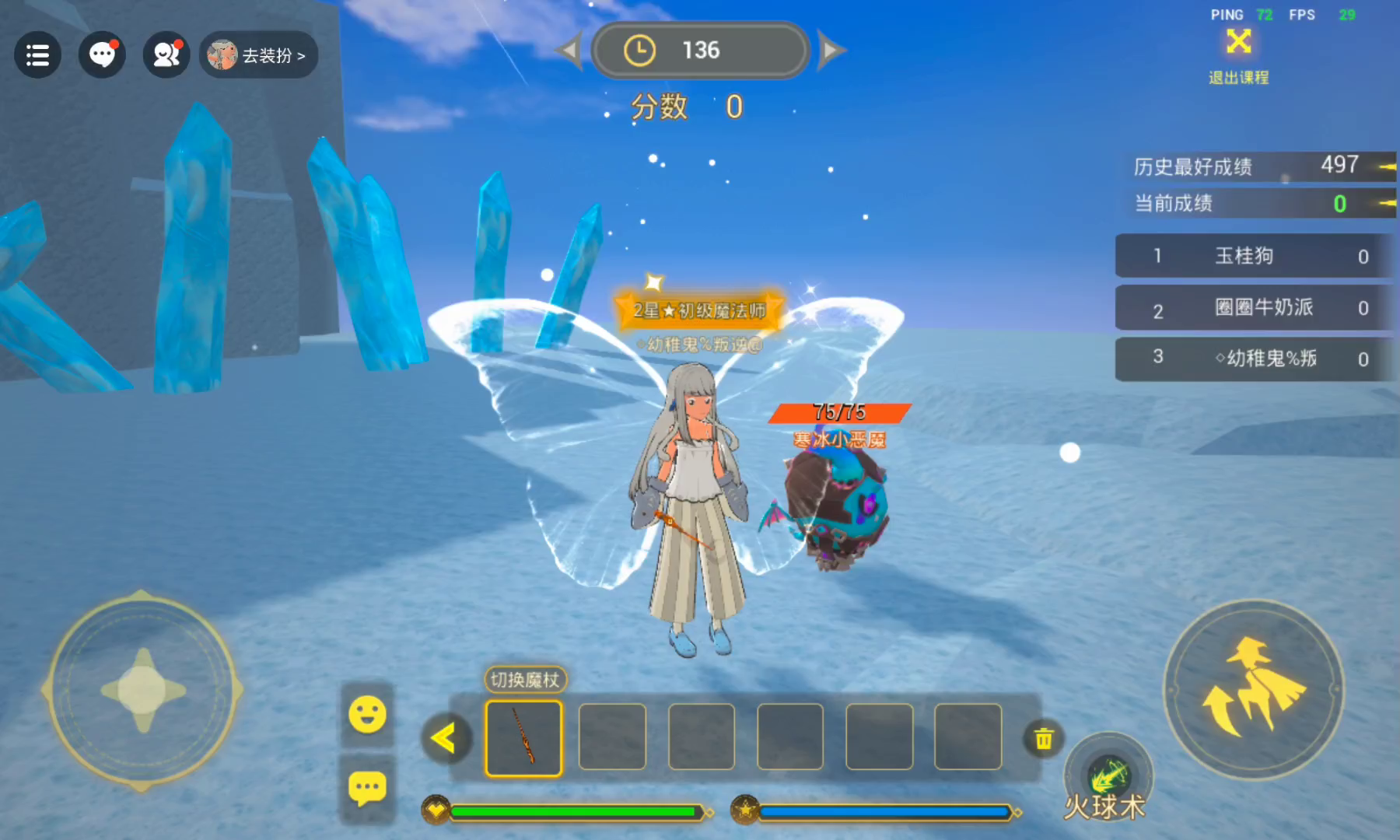The image size is (1400, 840).
Task: Cast the 火球术 fireball spell
Action: [1108, 778]
